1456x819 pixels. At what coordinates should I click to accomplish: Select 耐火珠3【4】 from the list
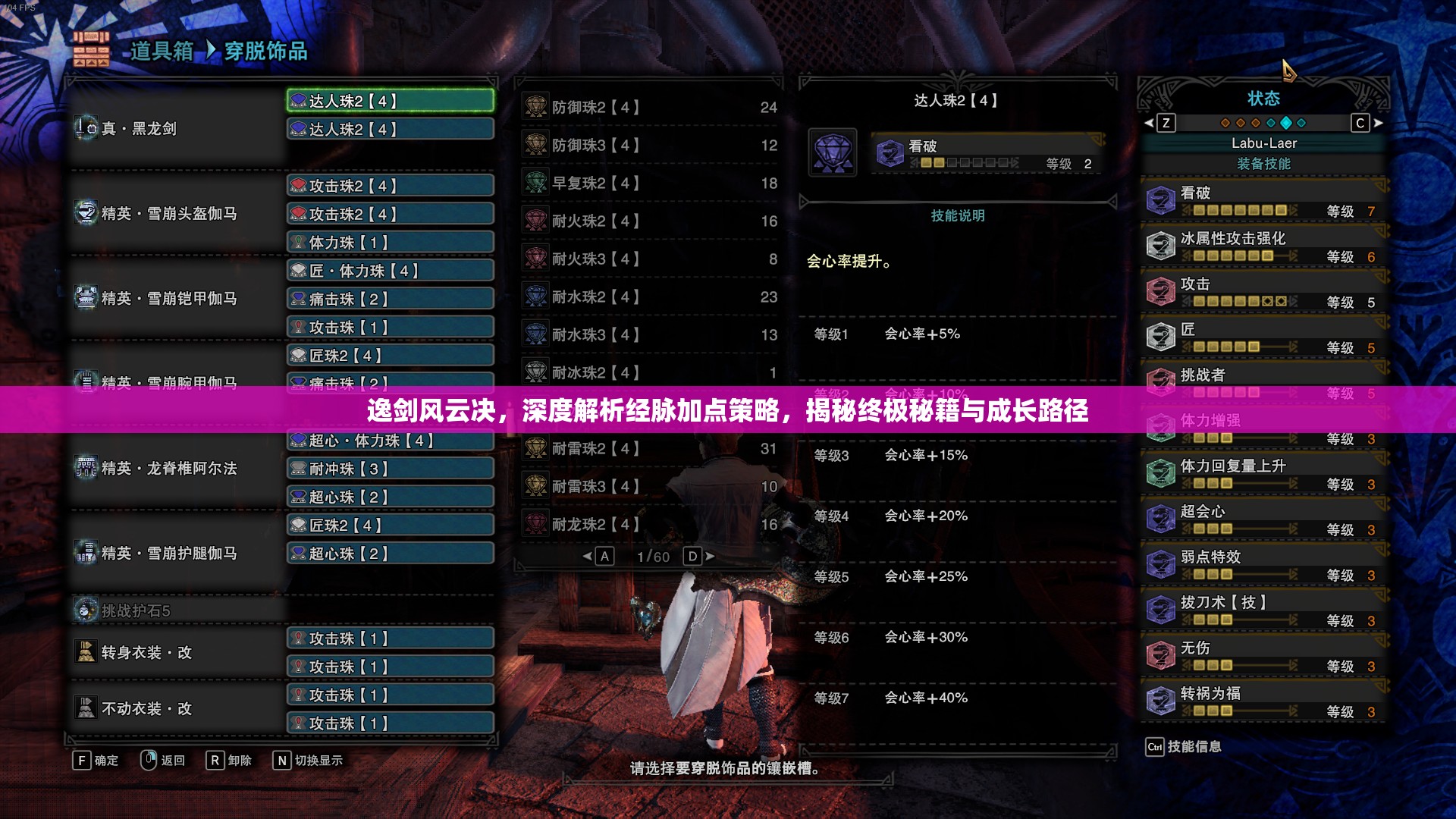point(650,259)
